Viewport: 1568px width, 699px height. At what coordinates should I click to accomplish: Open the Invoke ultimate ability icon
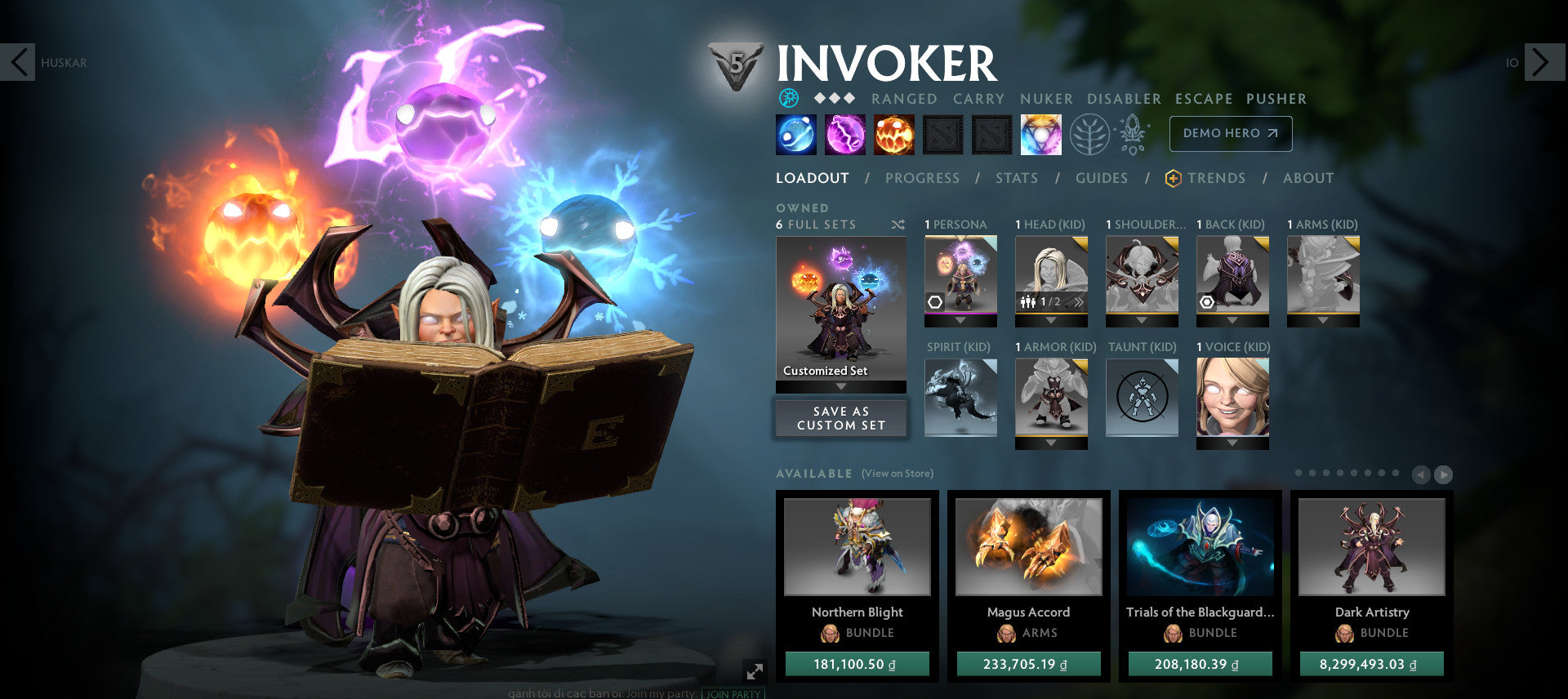pyautogui.click(x=1042, y=134)
